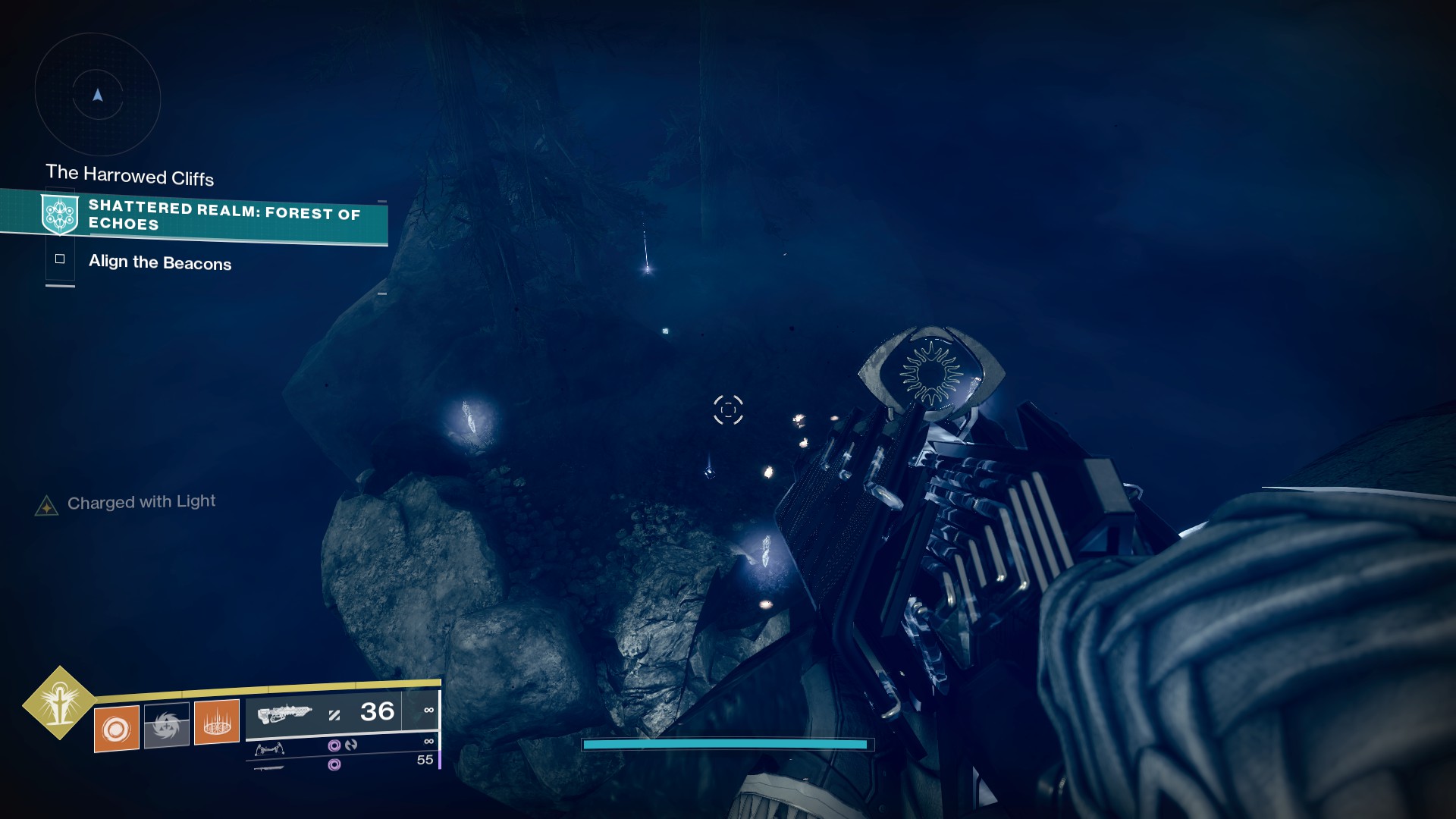1456x819 pixels.
Task: Tick the Align the Beacons objective box
Action: pyautogui.click(x=60, y=259)
